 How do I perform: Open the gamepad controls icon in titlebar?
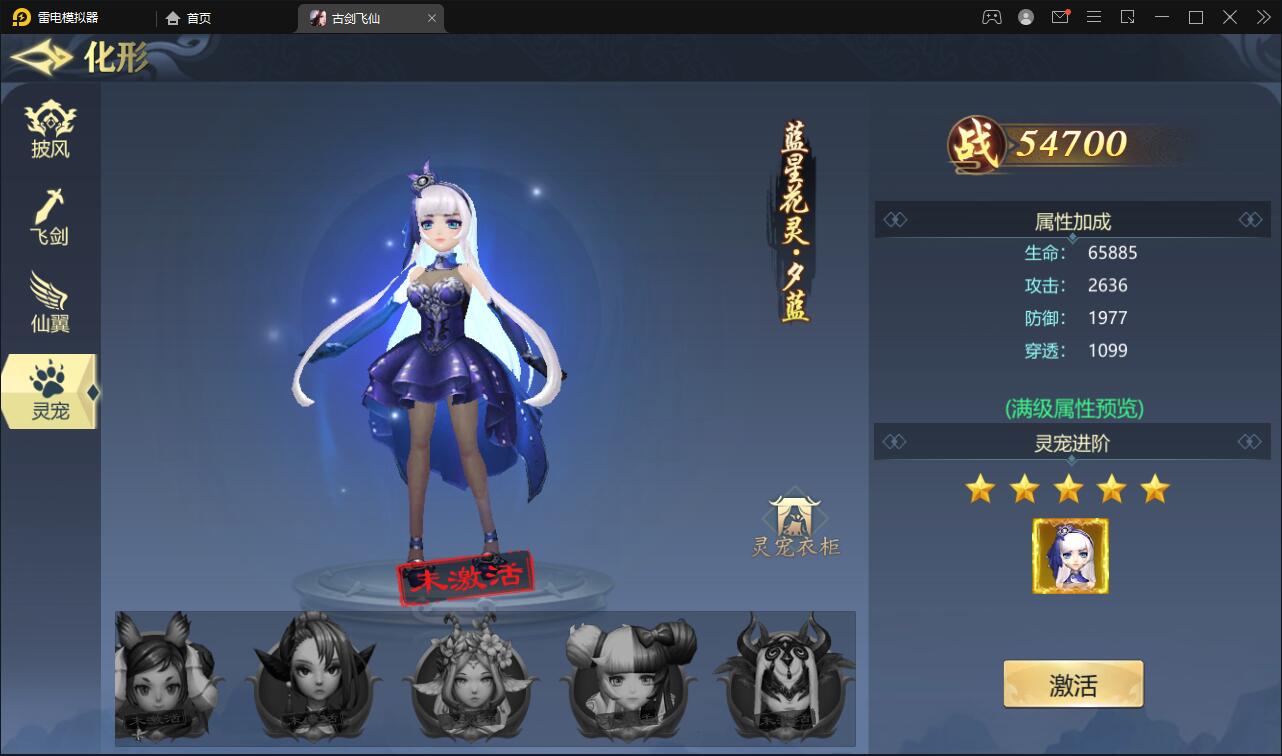[x=989, y=17]
